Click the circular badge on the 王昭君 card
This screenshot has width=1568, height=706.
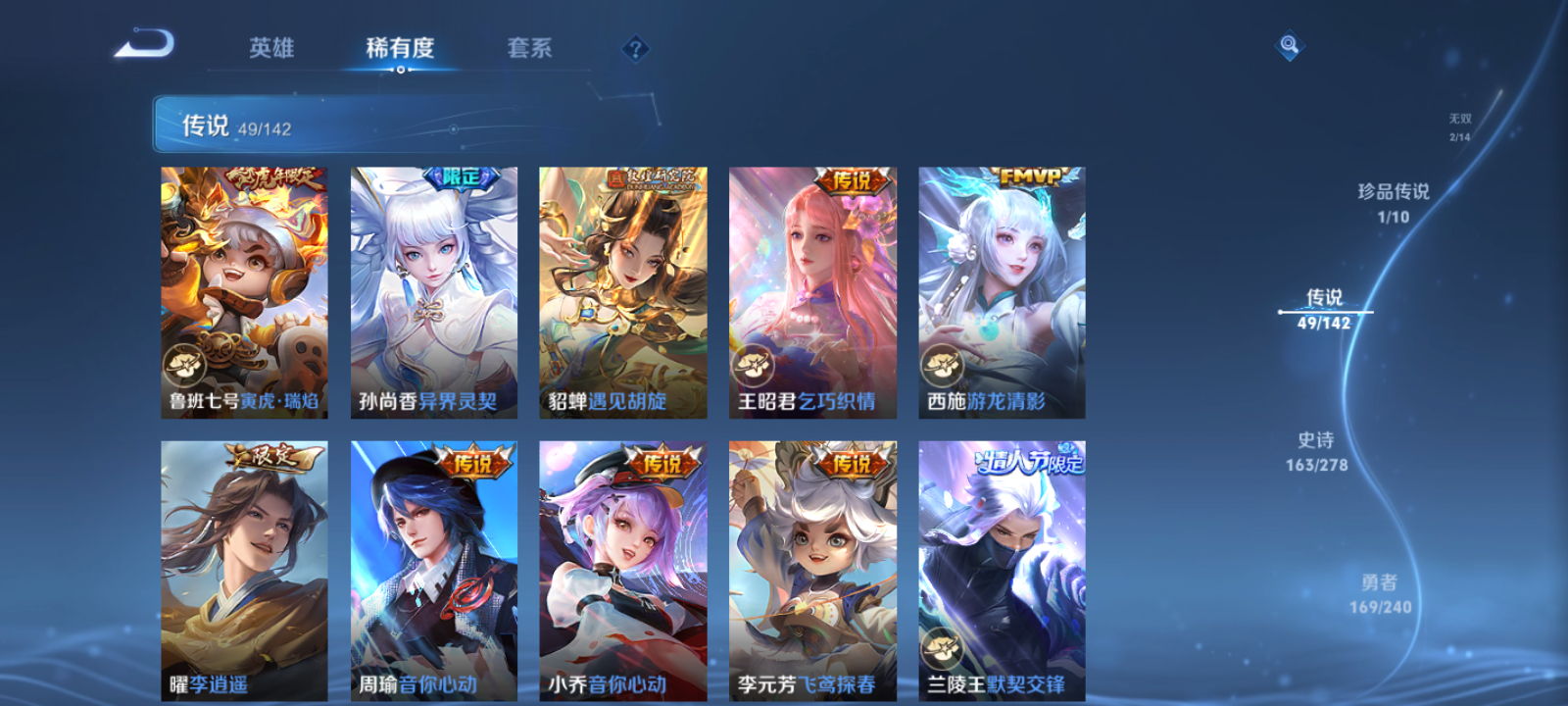tap(753, 366)
